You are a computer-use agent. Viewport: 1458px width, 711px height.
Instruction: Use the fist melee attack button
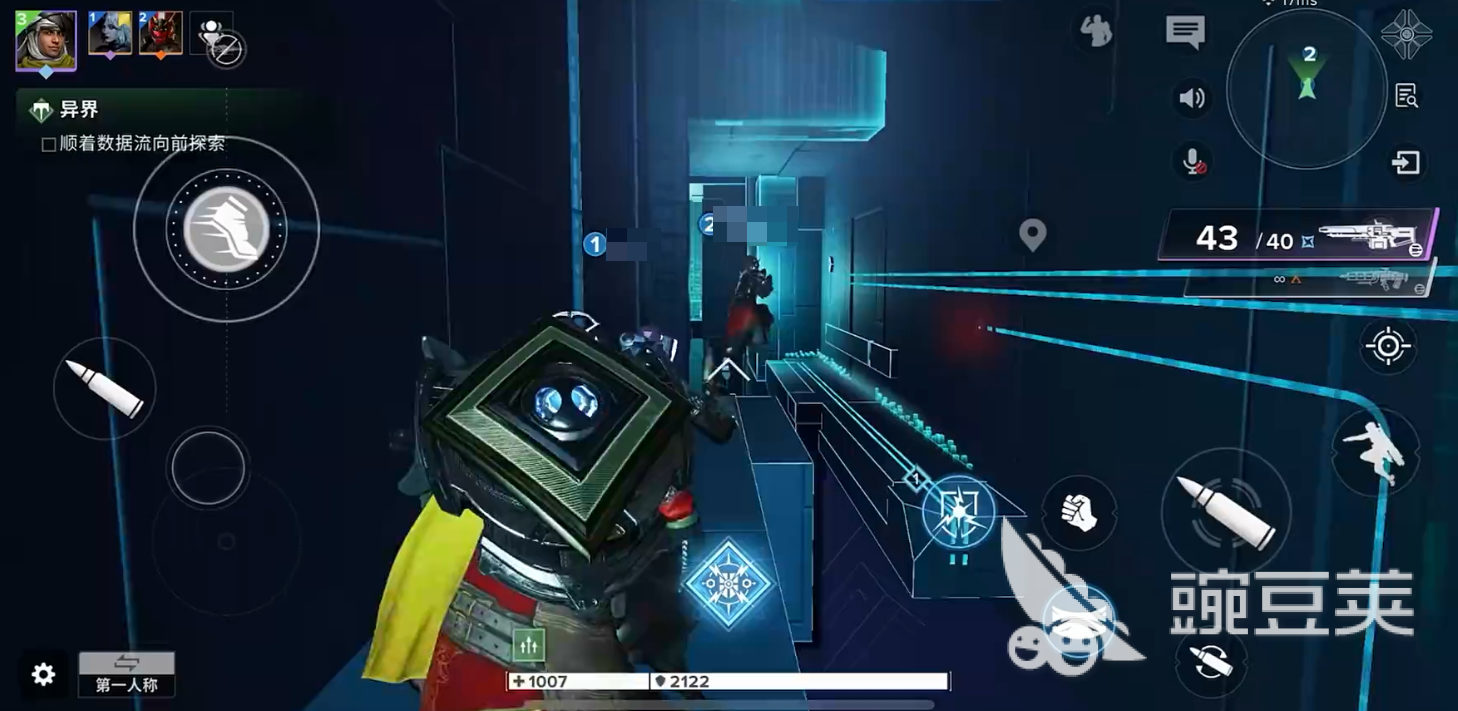[x=1078, y=513]
